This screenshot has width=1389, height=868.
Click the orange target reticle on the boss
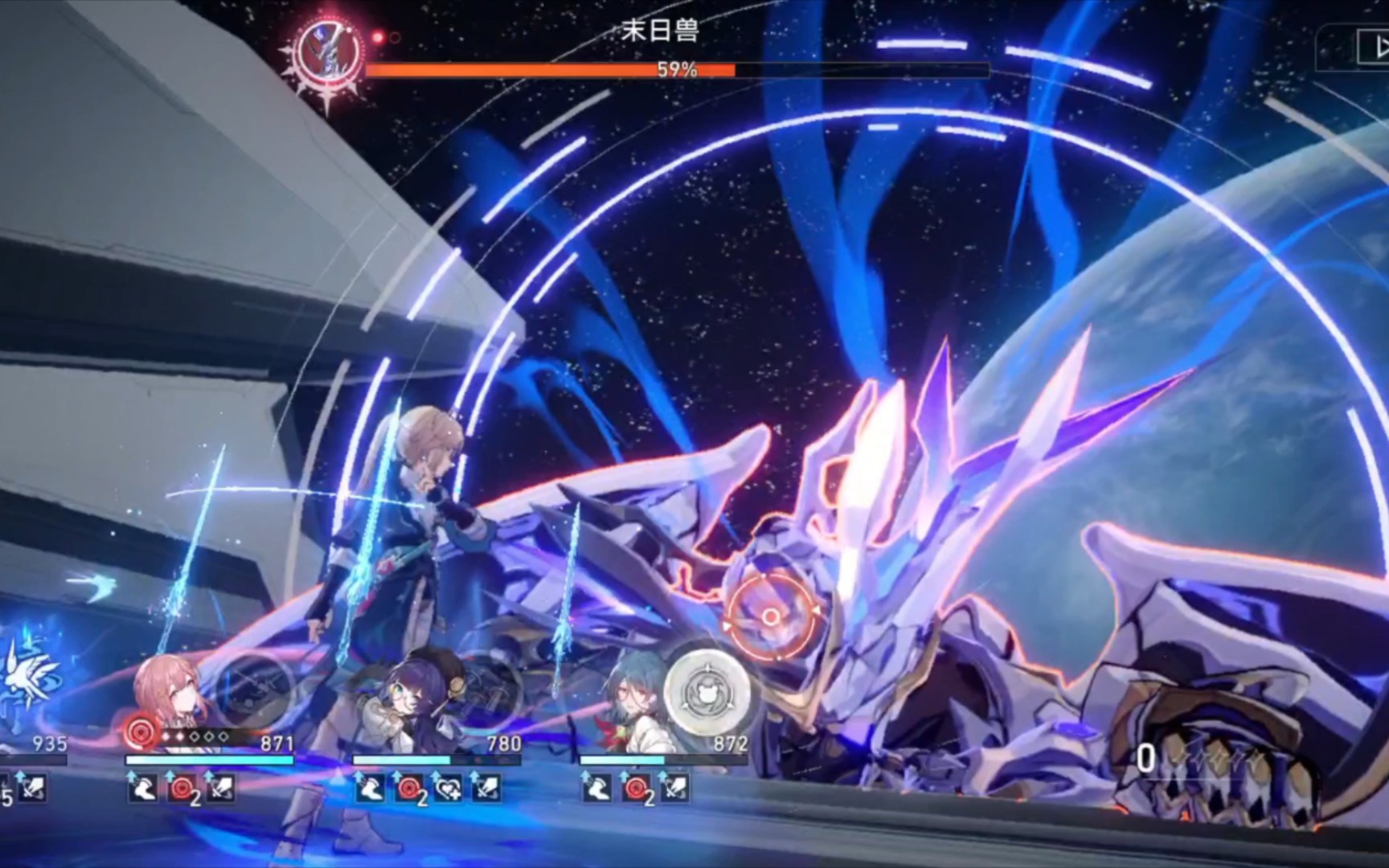point(769,616)
